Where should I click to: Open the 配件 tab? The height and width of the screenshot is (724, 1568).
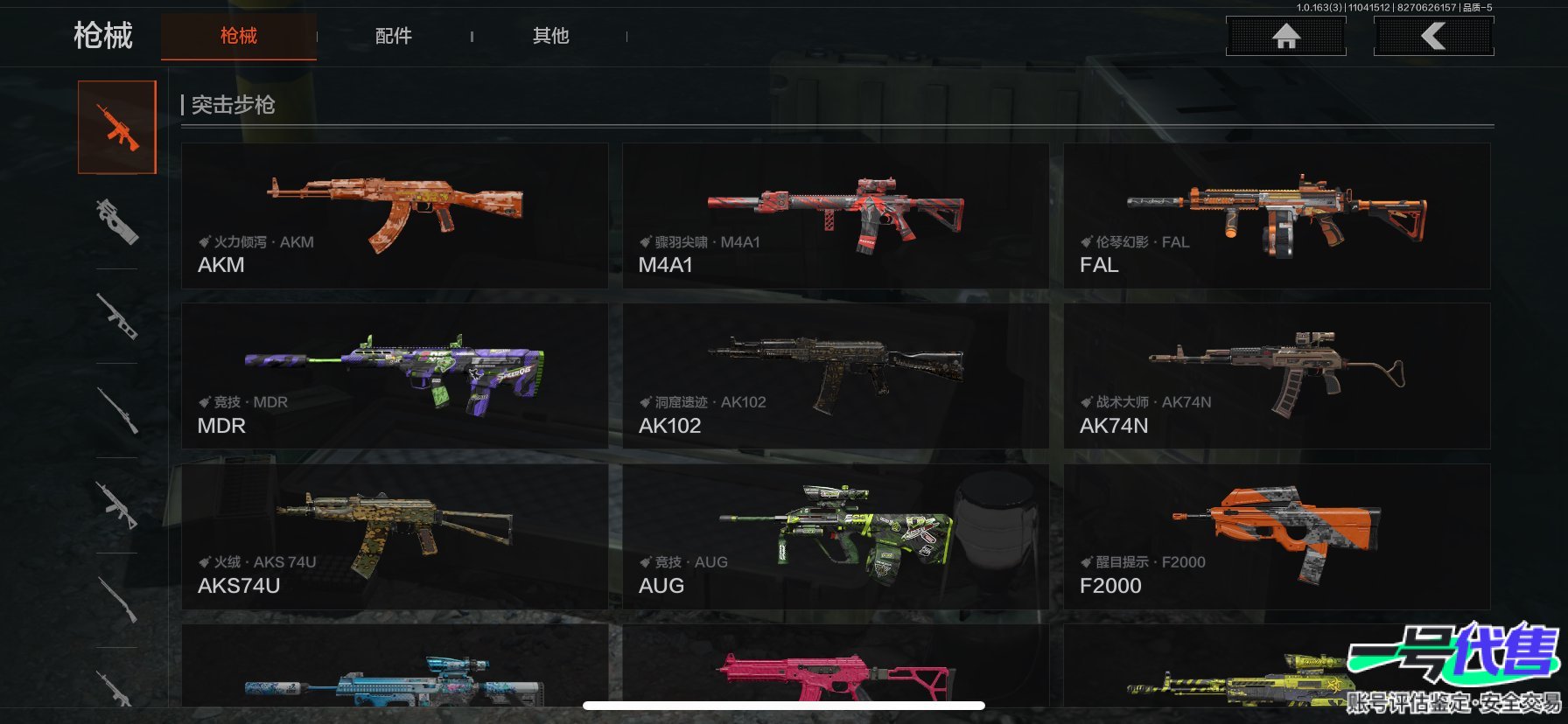[x=393, y=36]
